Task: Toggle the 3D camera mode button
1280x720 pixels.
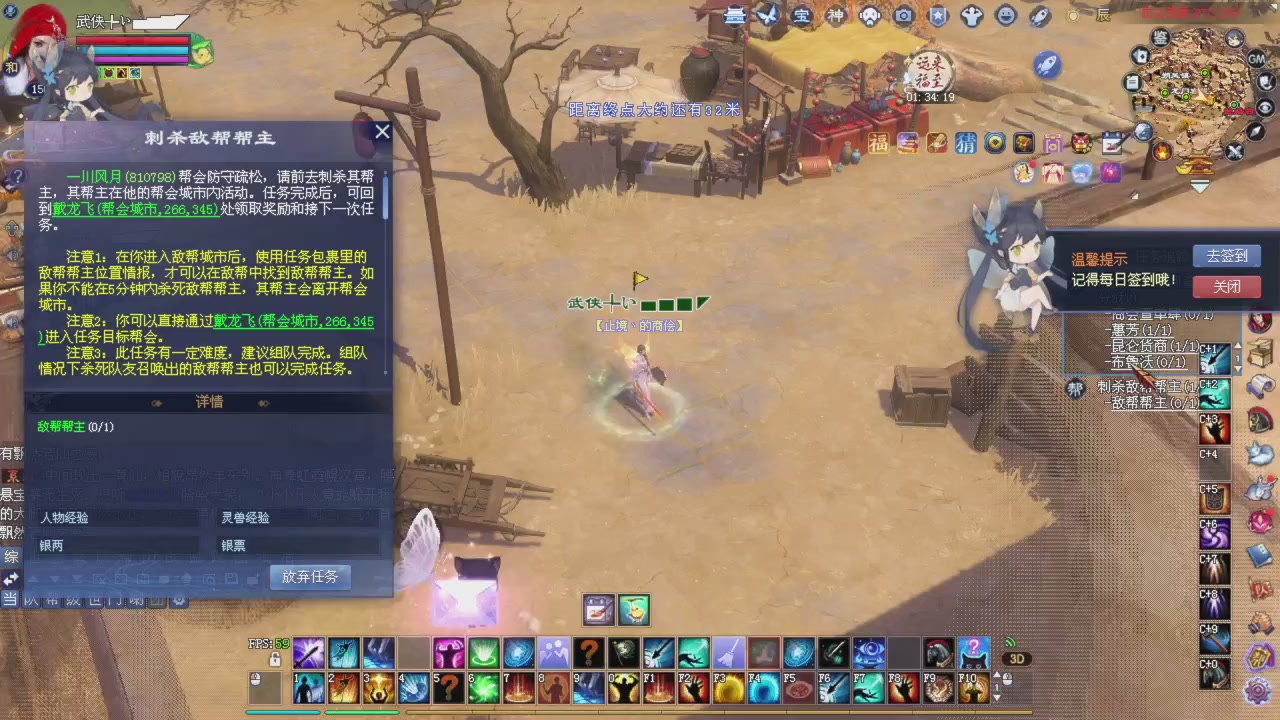Action: pyautogui.click(x=1017, y=657)
